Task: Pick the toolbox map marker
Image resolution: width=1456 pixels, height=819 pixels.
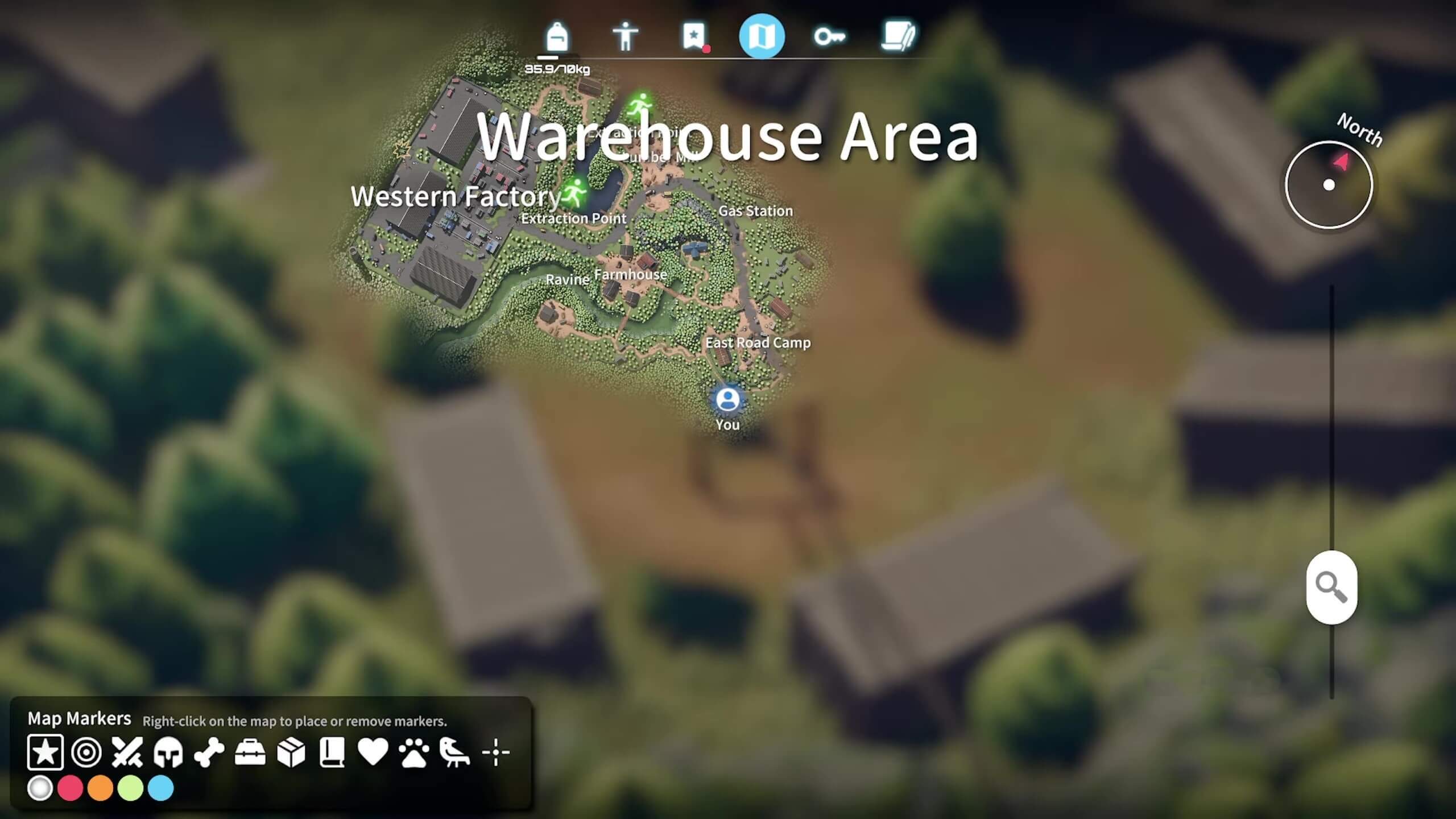Action: (250, 752)
